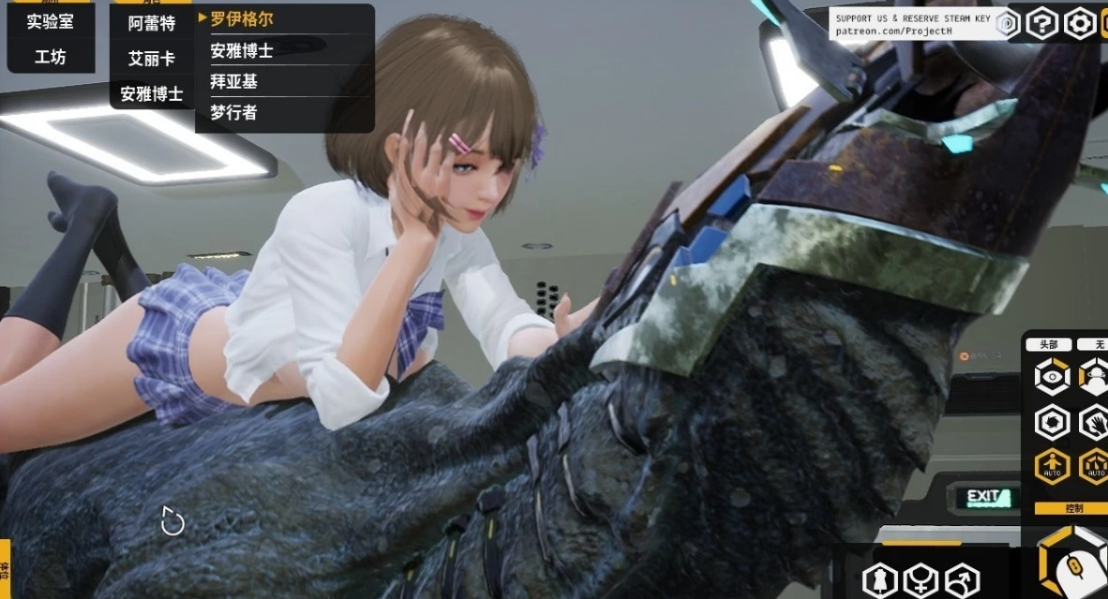Screen dimensions: 1108x599
Task: Choose 阿蕾特 from the character list
Action: pos(151,23)
